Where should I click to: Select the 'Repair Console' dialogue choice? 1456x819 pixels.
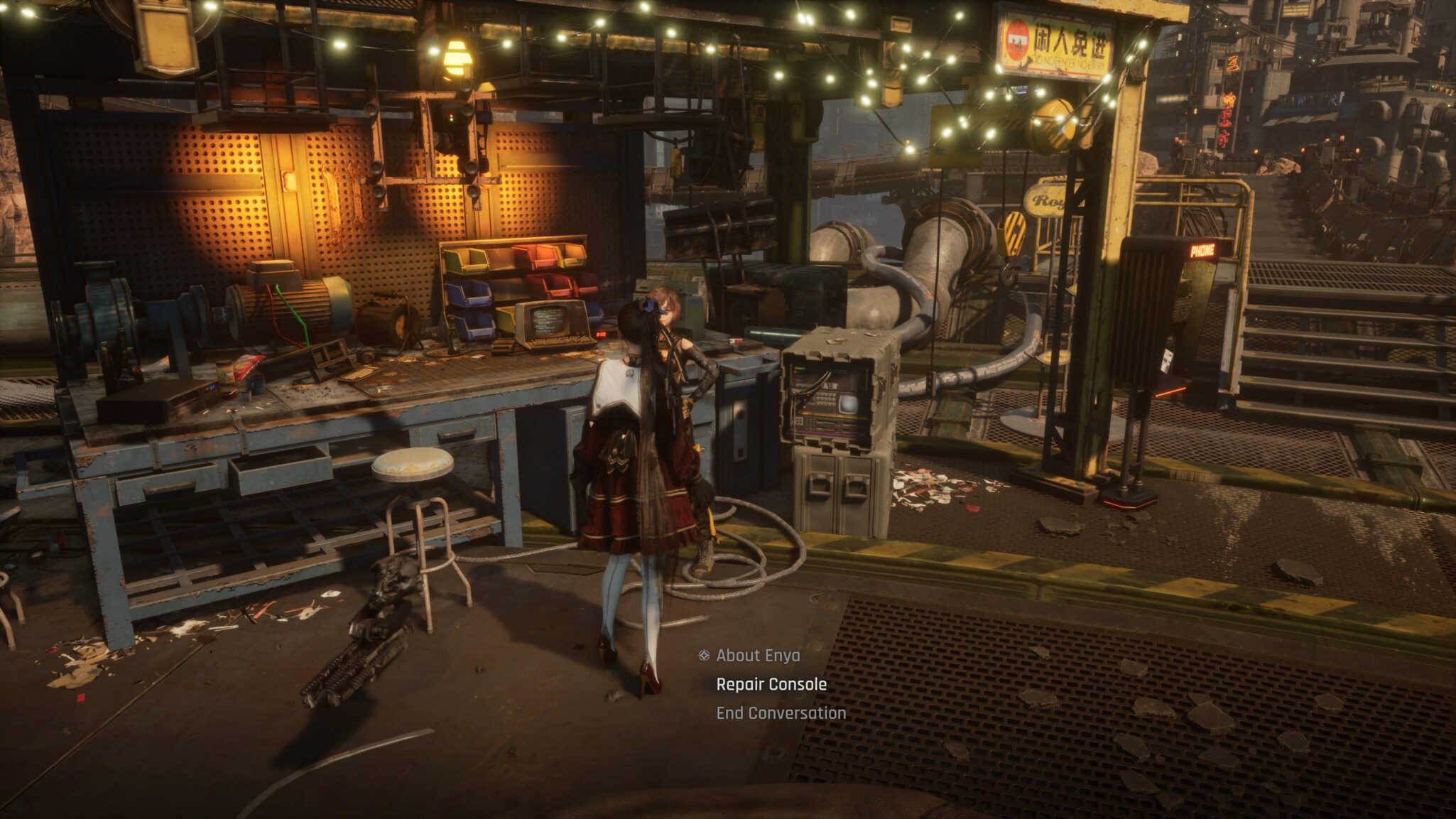(771, 685)
